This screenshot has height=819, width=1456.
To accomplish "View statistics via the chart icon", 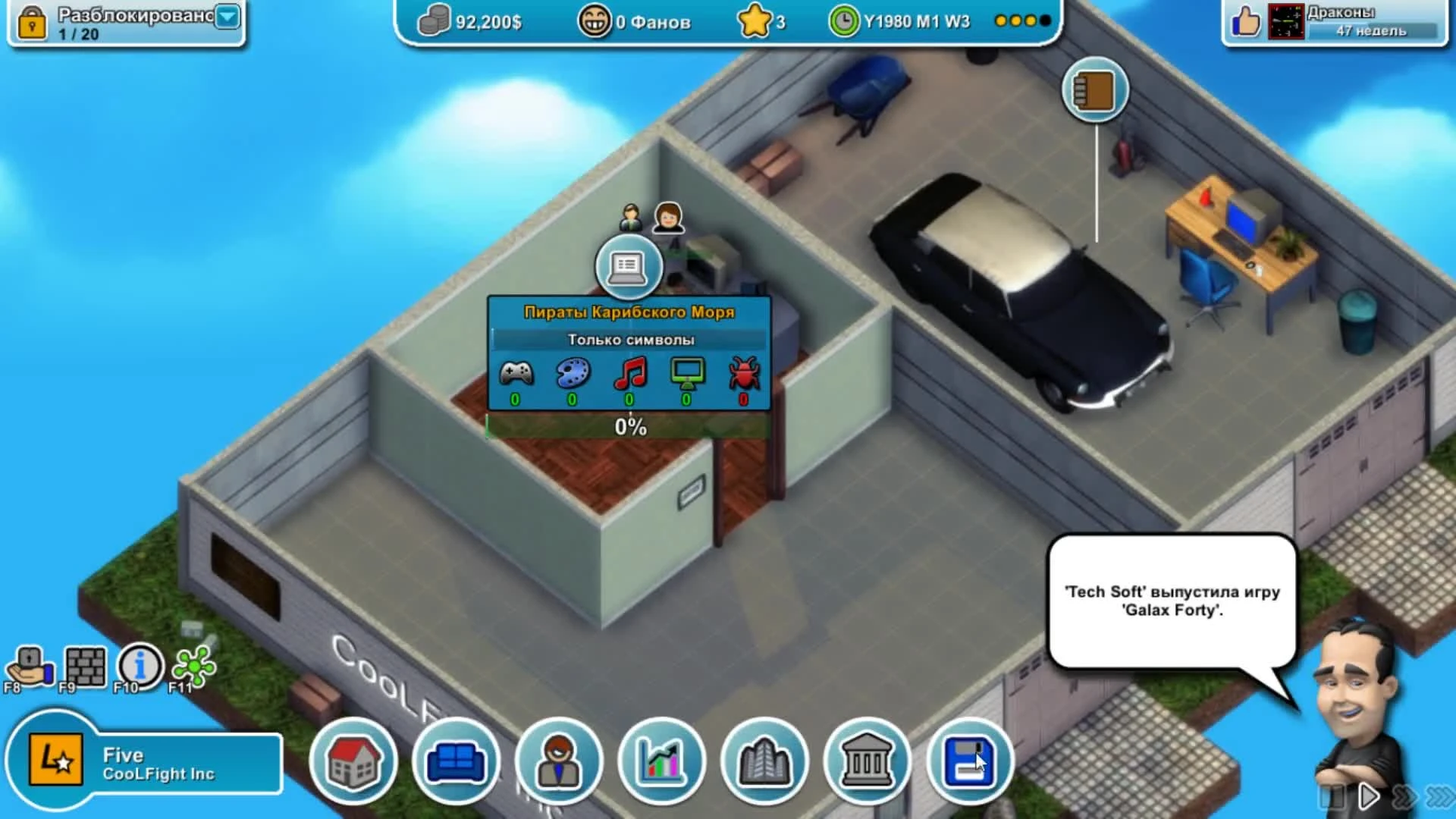I will [661, 761].
